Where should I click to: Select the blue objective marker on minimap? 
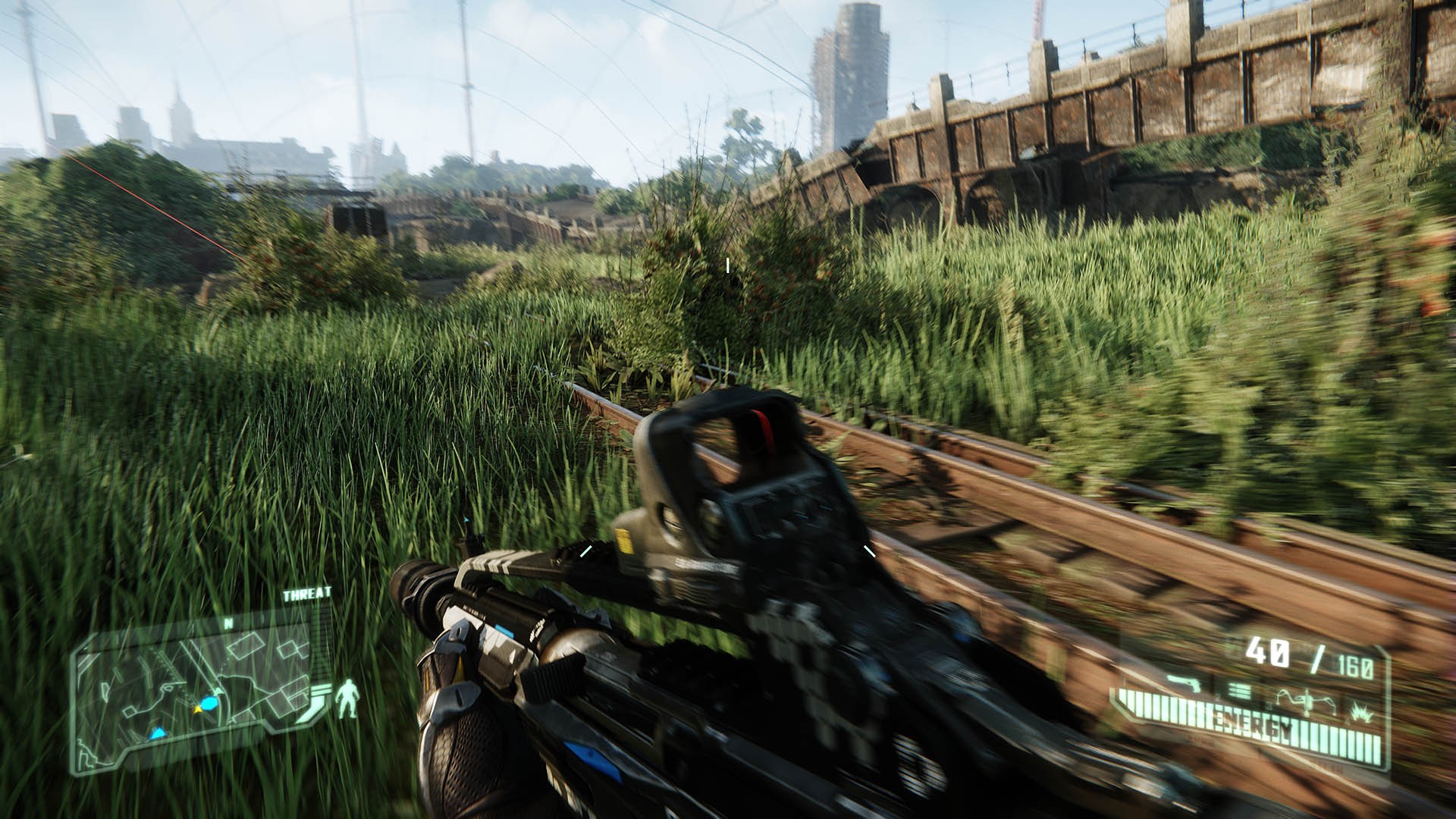click(x=158, y=734)
